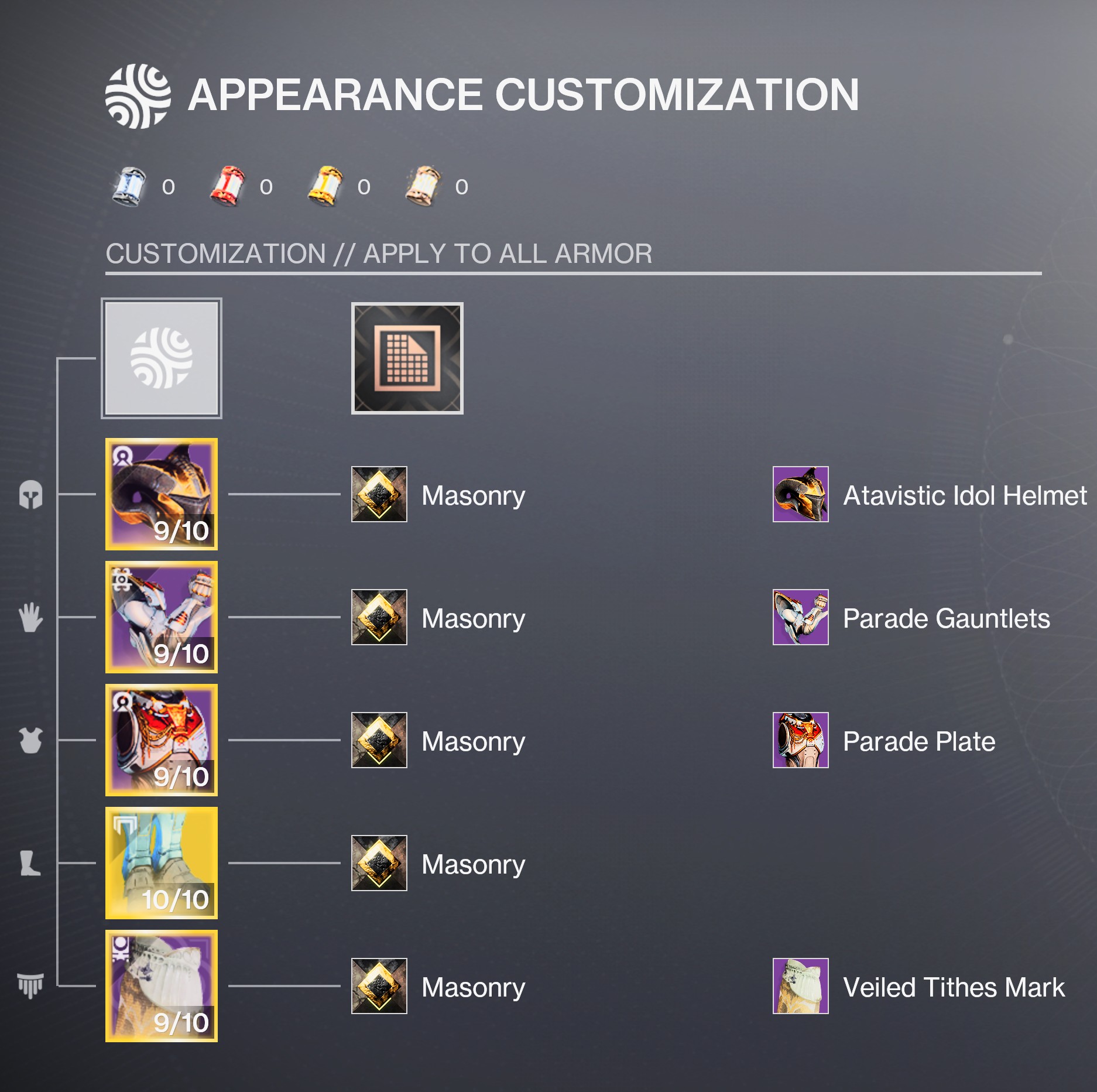1097x1092 pixels.
Task: Select the yellow exotic leg armor slot
Action: pyautogui.click(x=162, y=863)
